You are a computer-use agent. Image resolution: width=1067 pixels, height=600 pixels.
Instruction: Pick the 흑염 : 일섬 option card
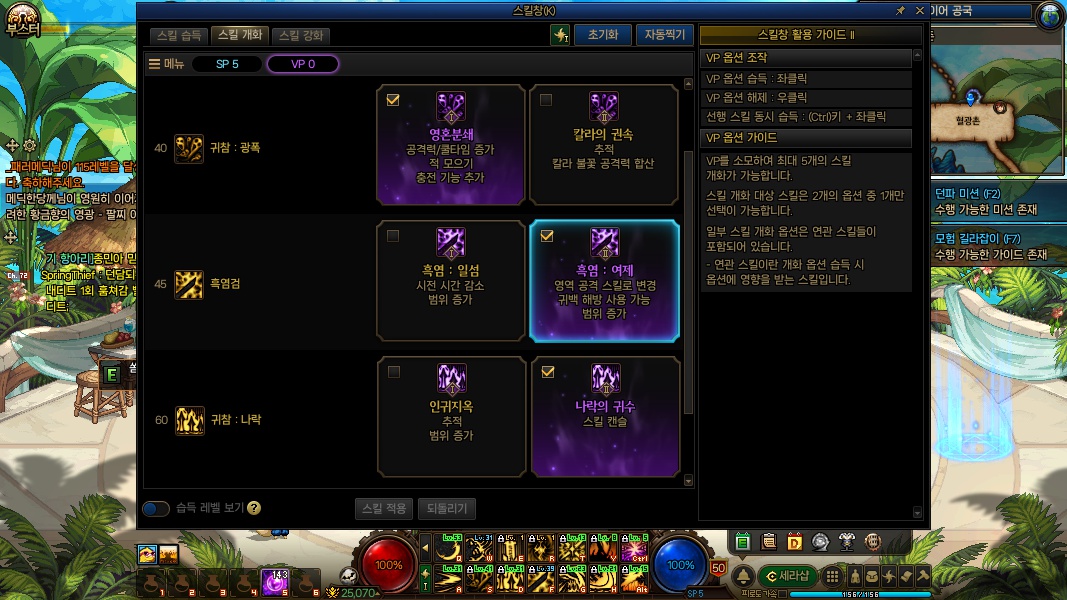(451, 281)
